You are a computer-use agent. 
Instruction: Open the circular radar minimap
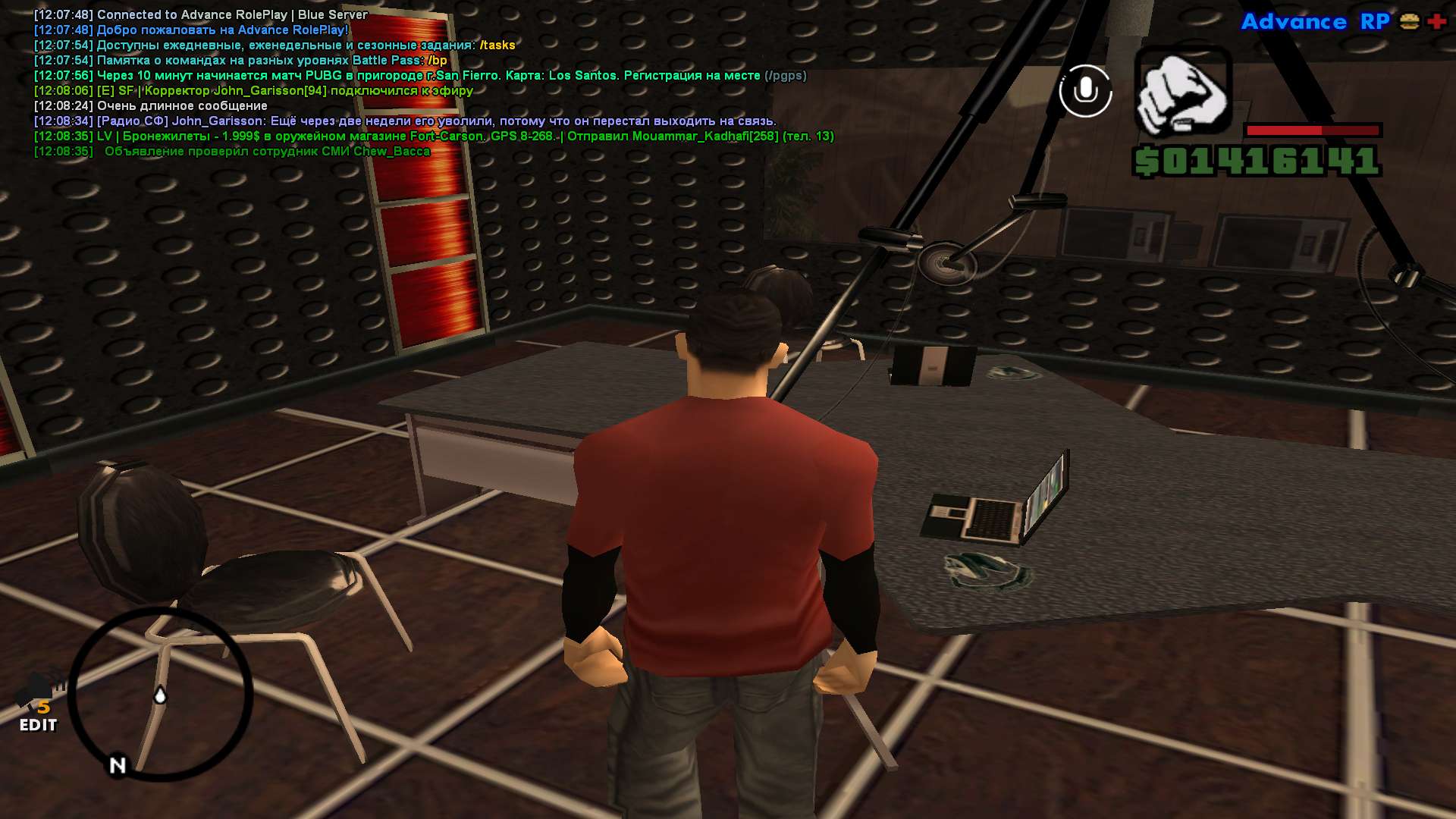coord(161,694)
